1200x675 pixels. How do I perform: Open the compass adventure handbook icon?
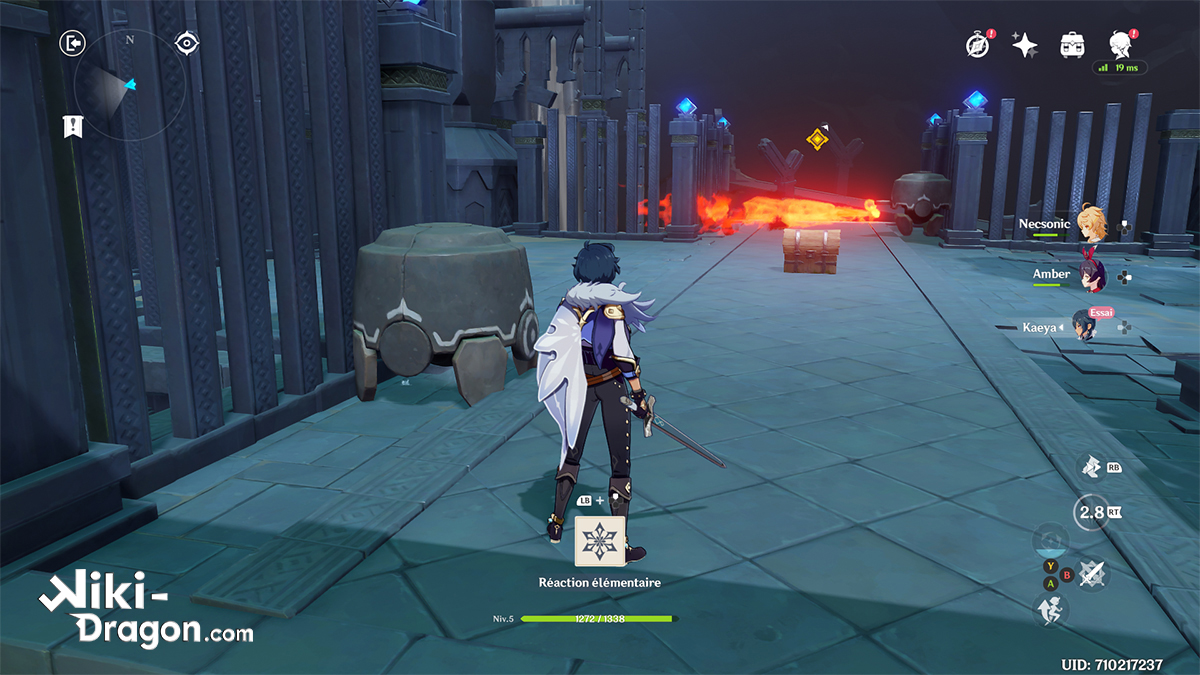coord(978,44)
